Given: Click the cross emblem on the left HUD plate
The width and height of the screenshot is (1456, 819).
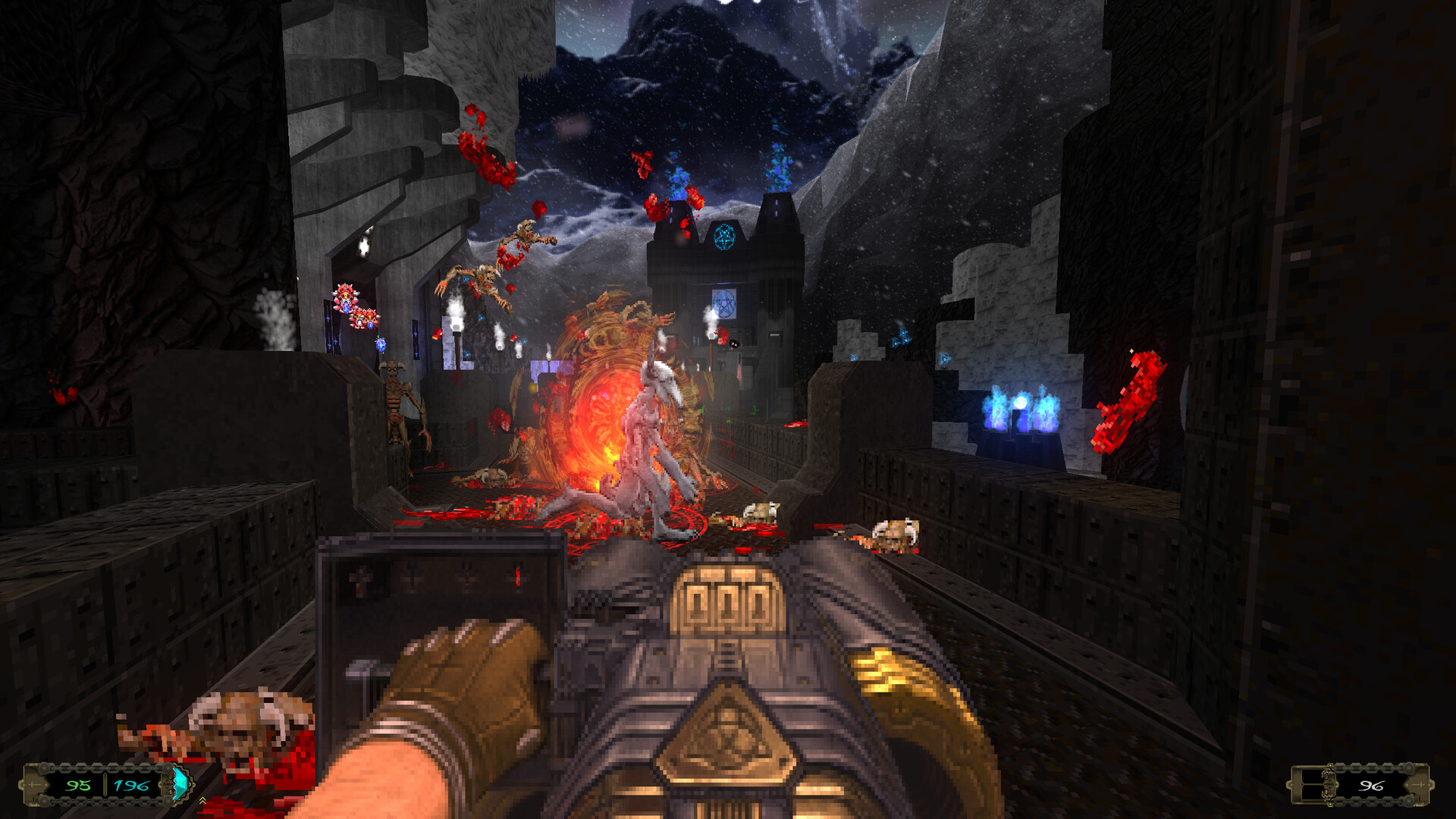Looking at the screenshot, I should click(x=34, y=785).
